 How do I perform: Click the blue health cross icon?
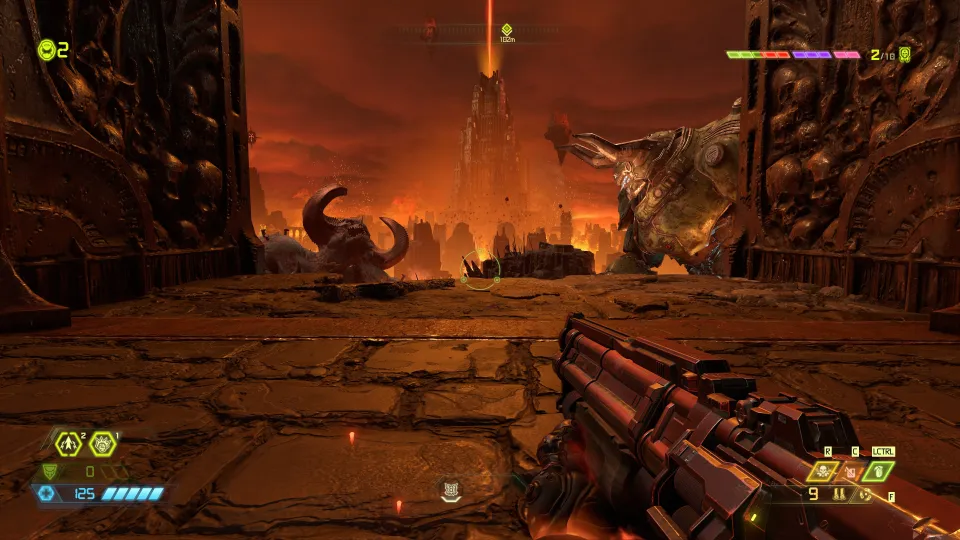pos(44,493)
